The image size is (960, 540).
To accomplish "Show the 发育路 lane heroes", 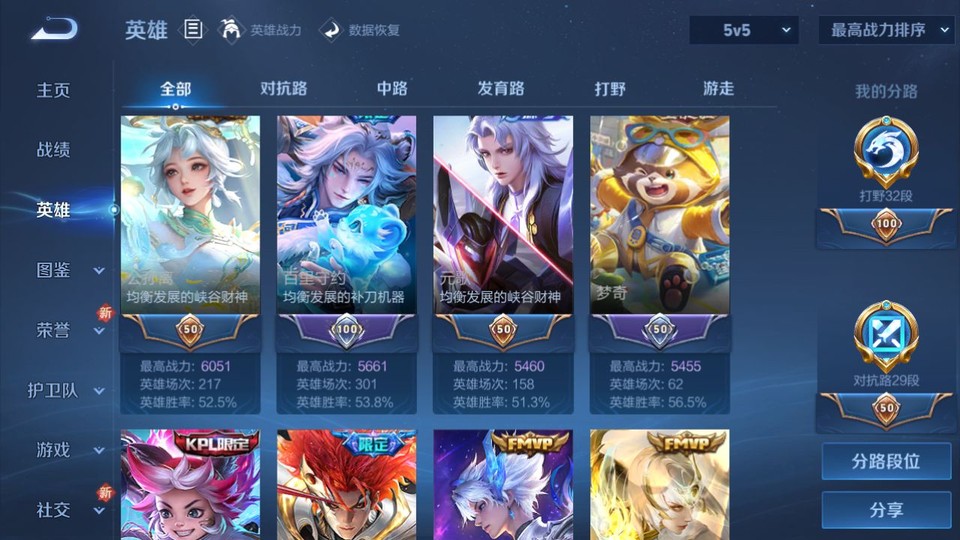I will 501,88.
